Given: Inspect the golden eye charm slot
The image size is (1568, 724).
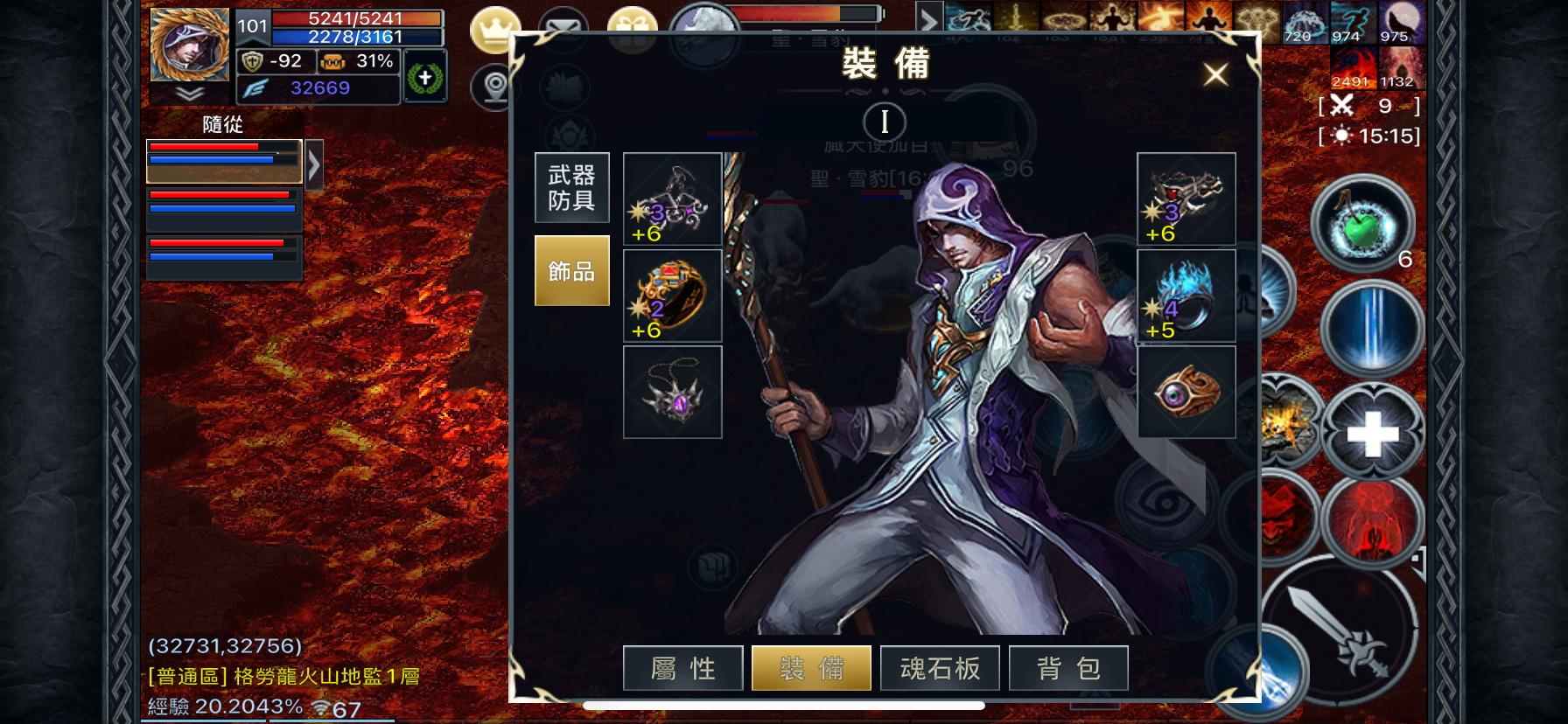Looking at the screenshot, I should [1186, 392].
